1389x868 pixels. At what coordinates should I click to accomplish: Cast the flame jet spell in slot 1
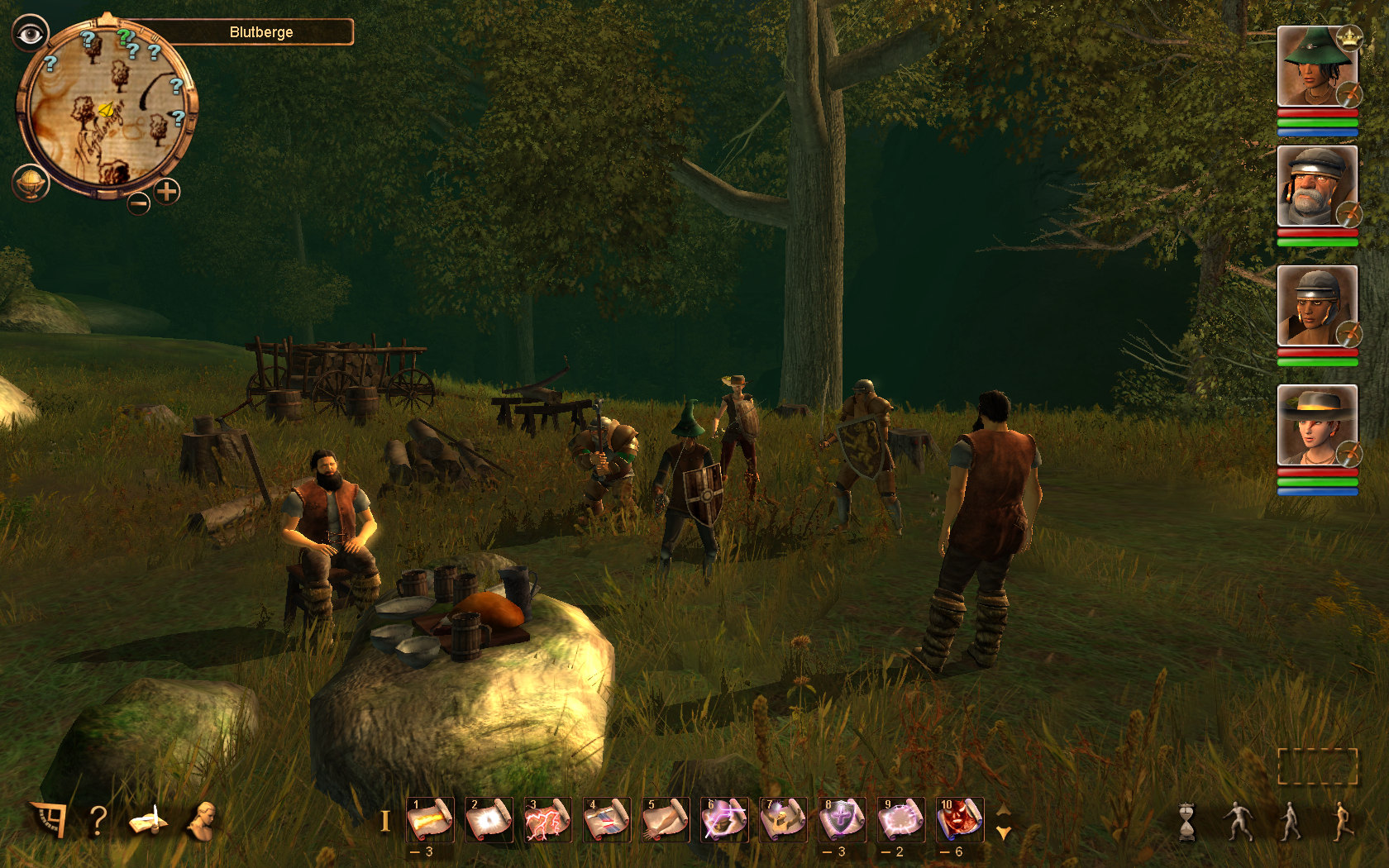[430, 819]
